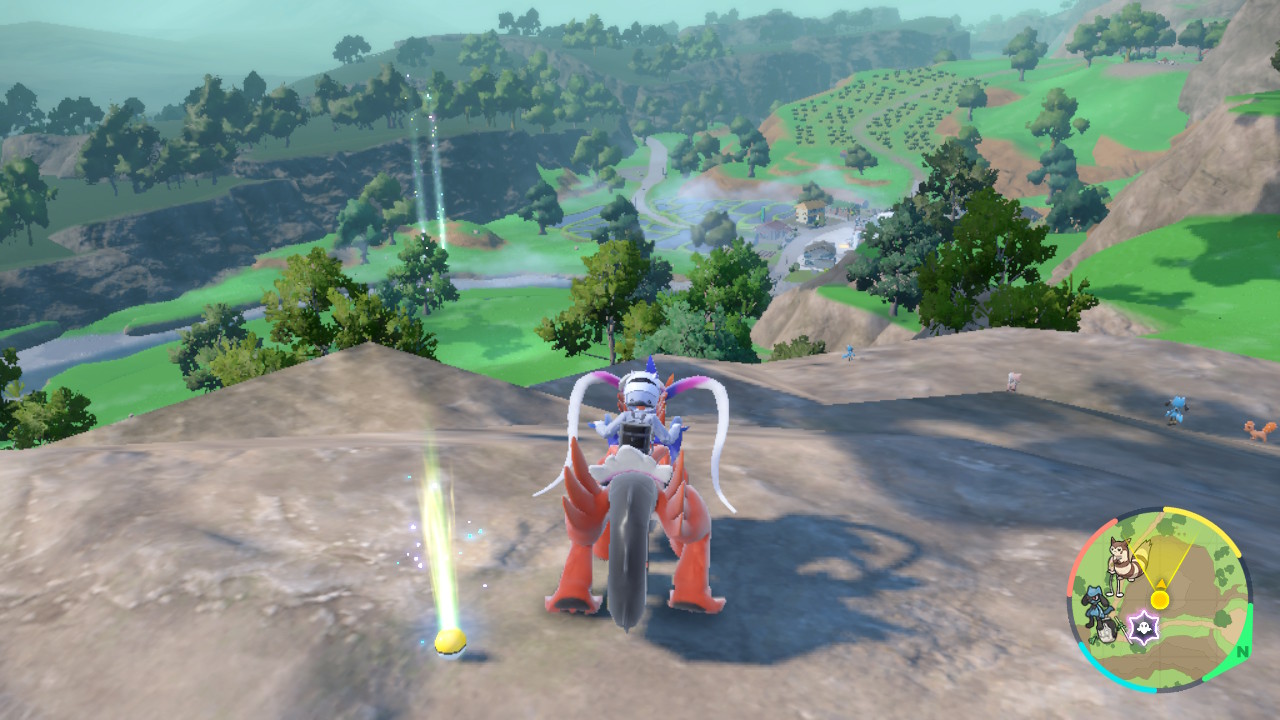Click the Riolu walking on the hillside
The width and height of the screenshot is (1280, 720).
tap(1176, 410)
